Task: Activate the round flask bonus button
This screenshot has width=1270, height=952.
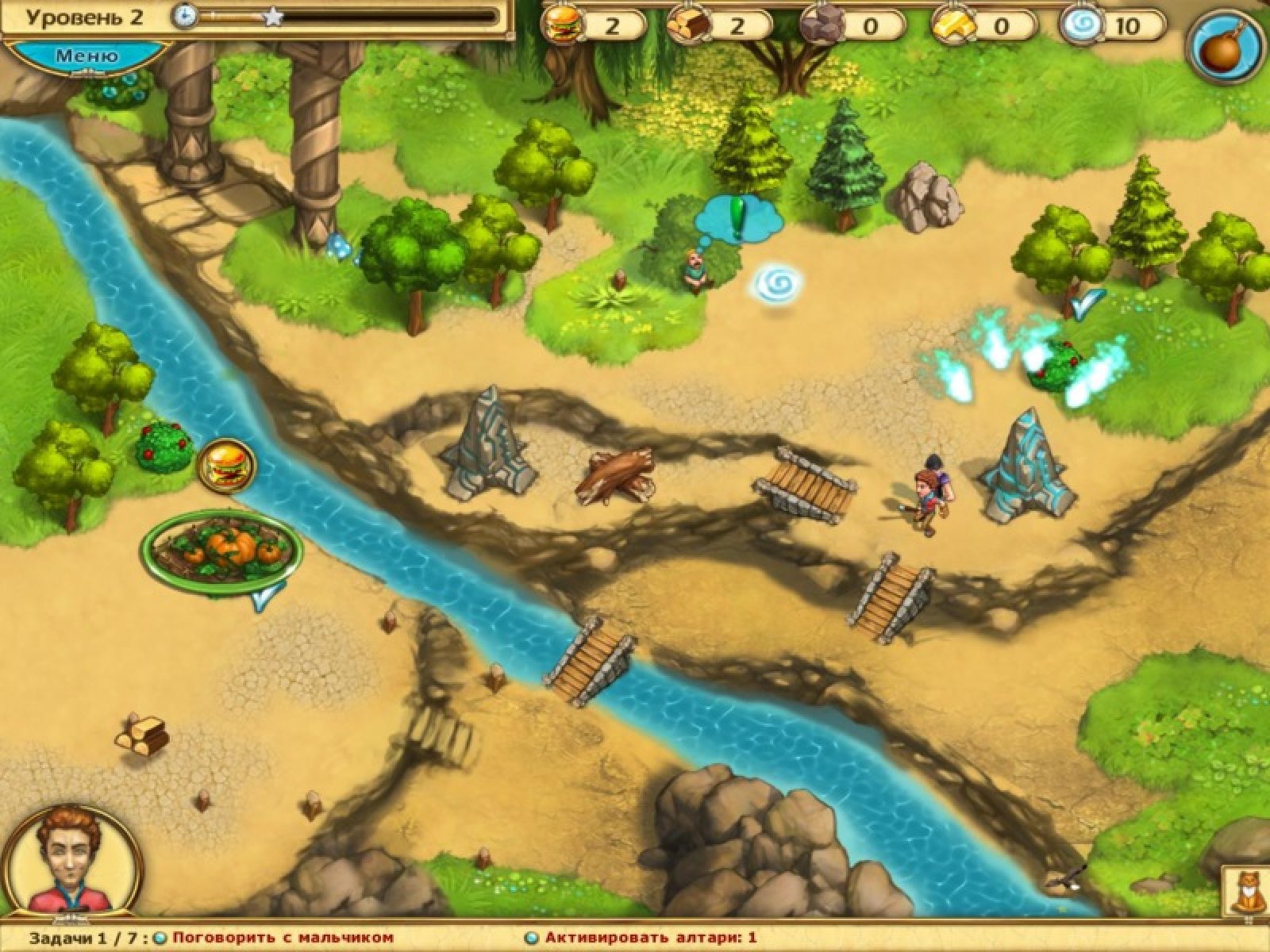Action: (x=1226, y=49)
